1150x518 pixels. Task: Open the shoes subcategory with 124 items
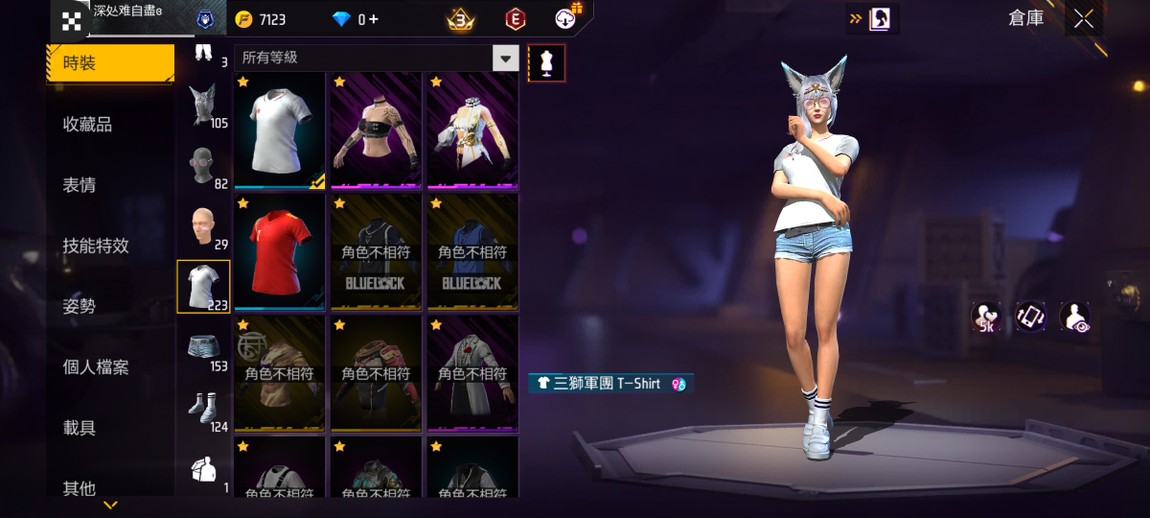point(204,409)
